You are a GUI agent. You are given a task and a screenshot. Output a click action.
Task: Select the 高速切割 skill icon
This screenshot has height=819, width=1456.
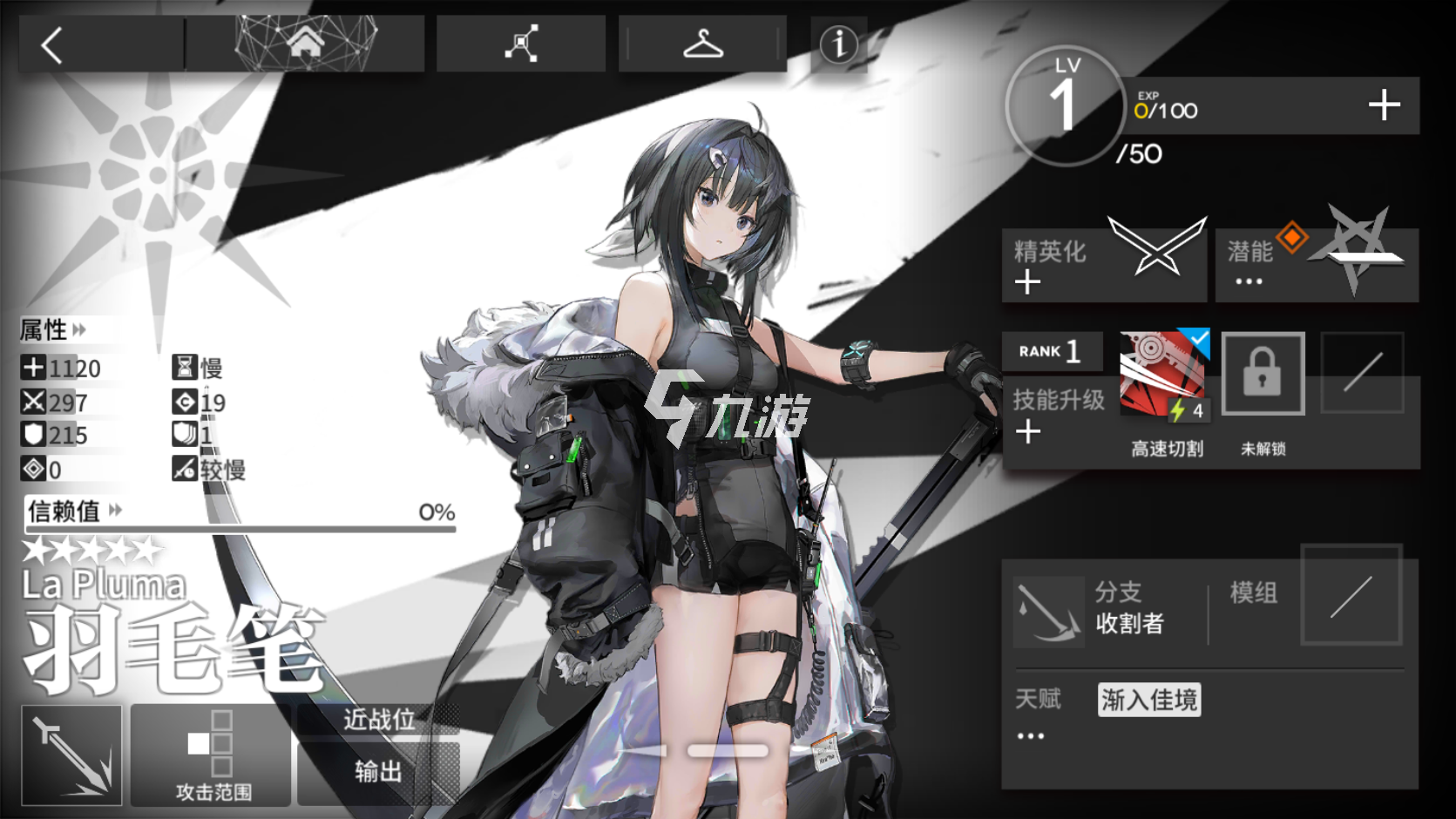(x=1163, y=375)
